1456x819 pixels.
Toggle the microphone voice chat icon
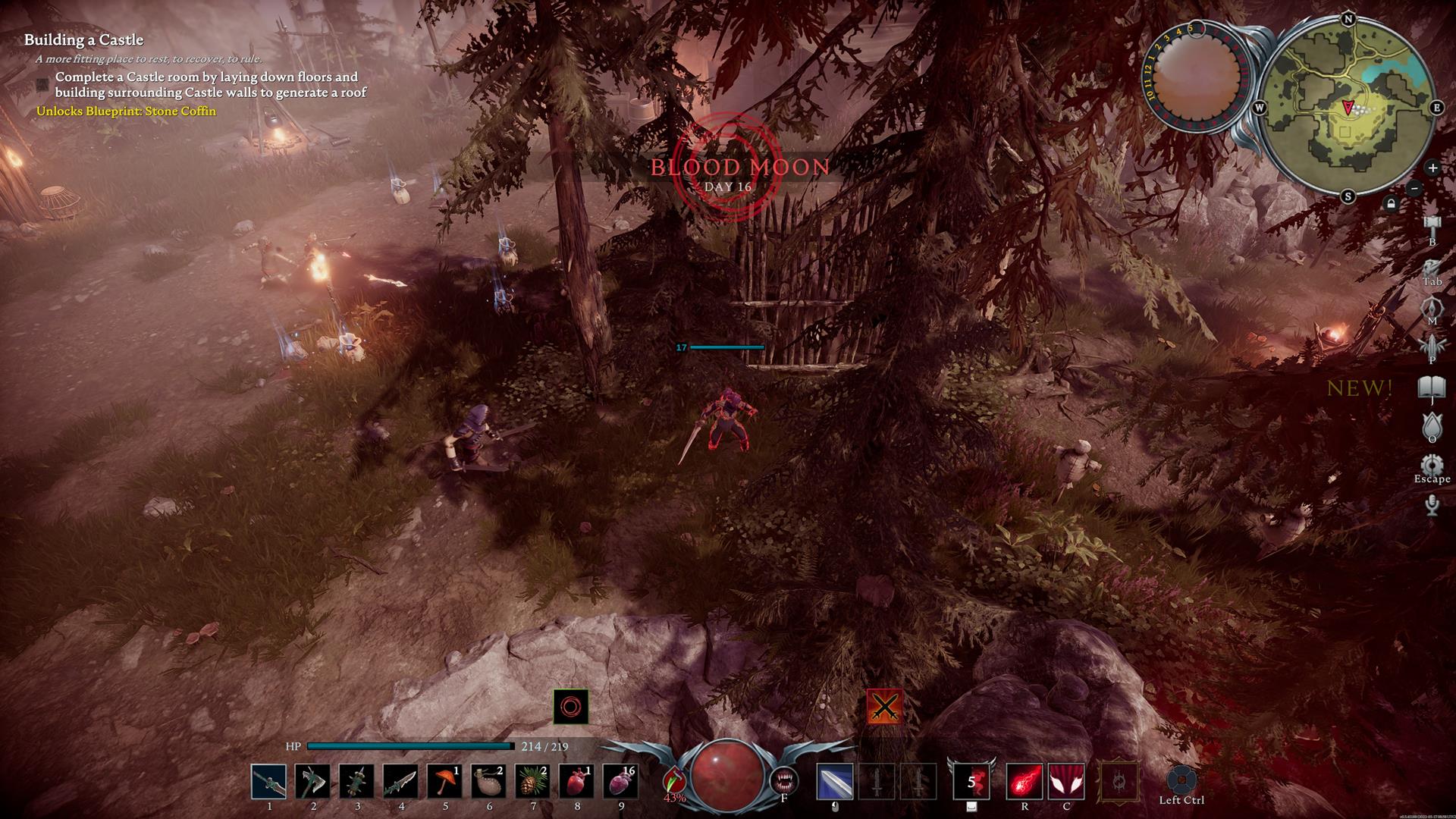[x=1432, y=504]
